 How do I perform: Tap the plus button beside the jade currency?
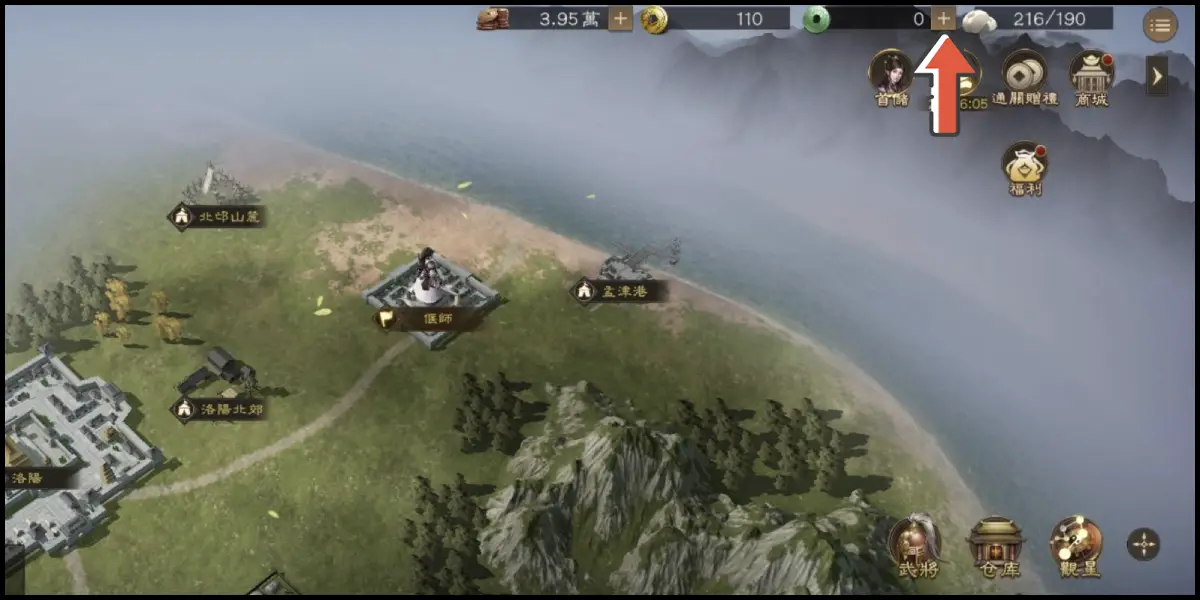943,18
